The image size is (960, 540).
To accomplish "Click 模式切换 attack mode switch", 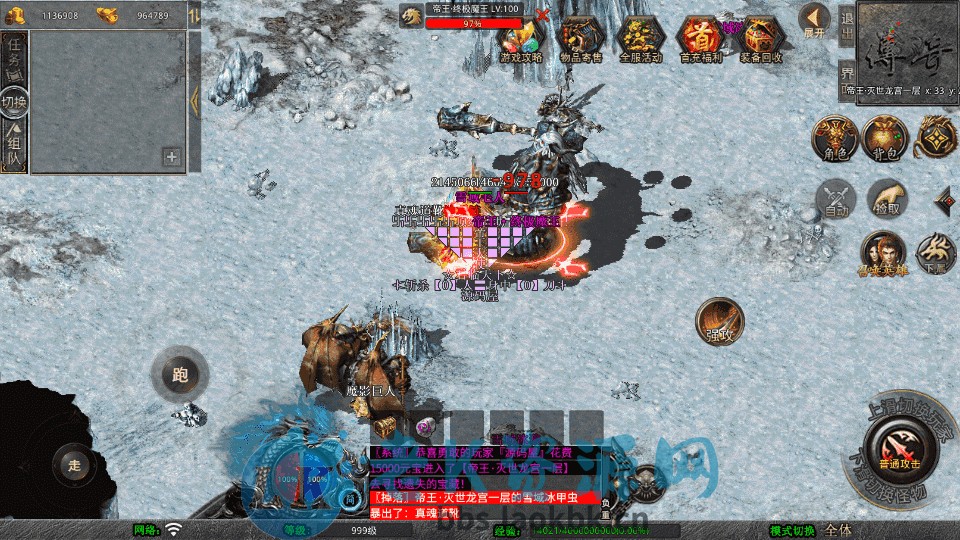I will click(793, 530).
